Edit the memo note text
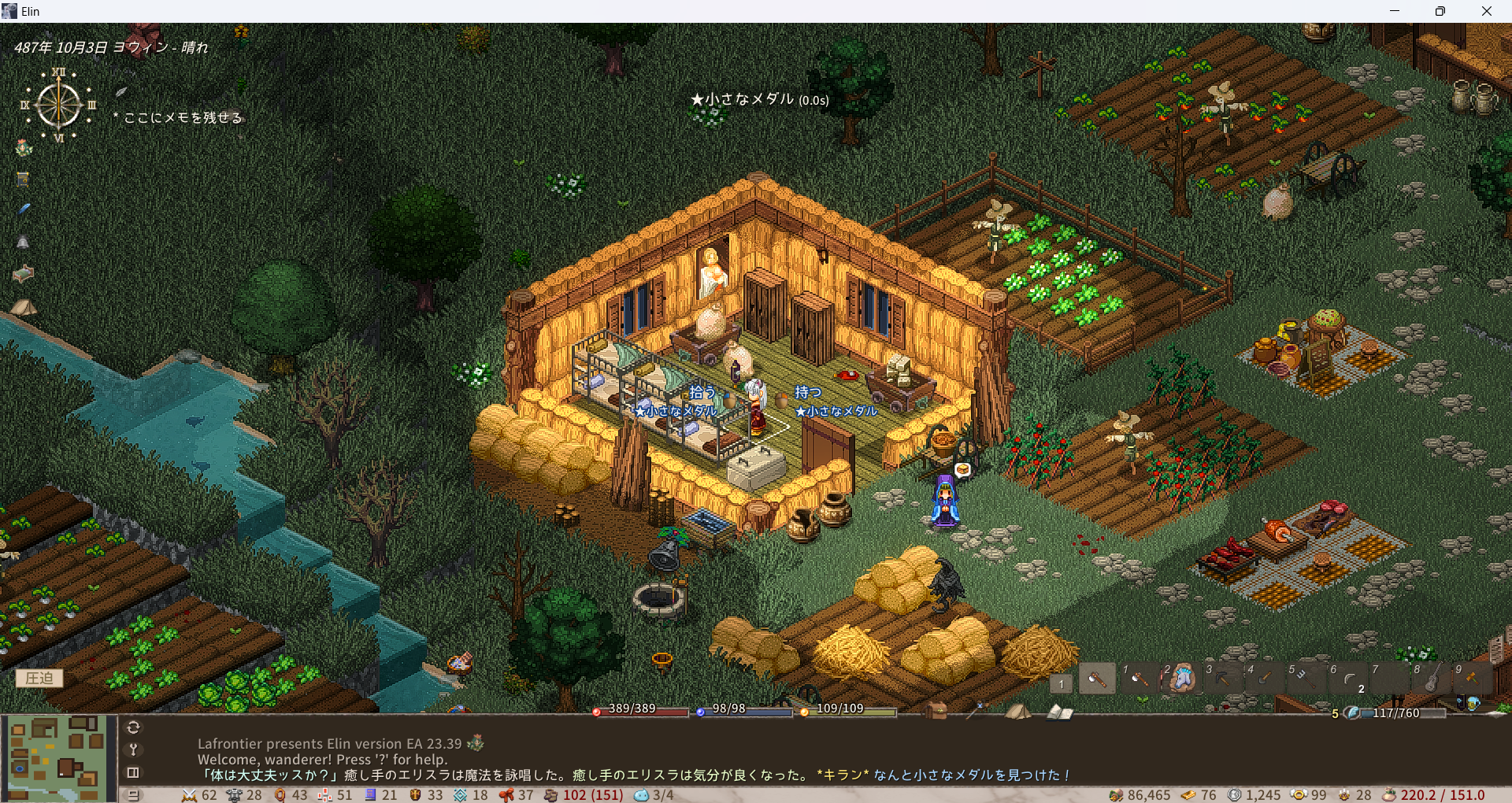This screenshot has height=803, width=1512. click(x=183, y=117)
